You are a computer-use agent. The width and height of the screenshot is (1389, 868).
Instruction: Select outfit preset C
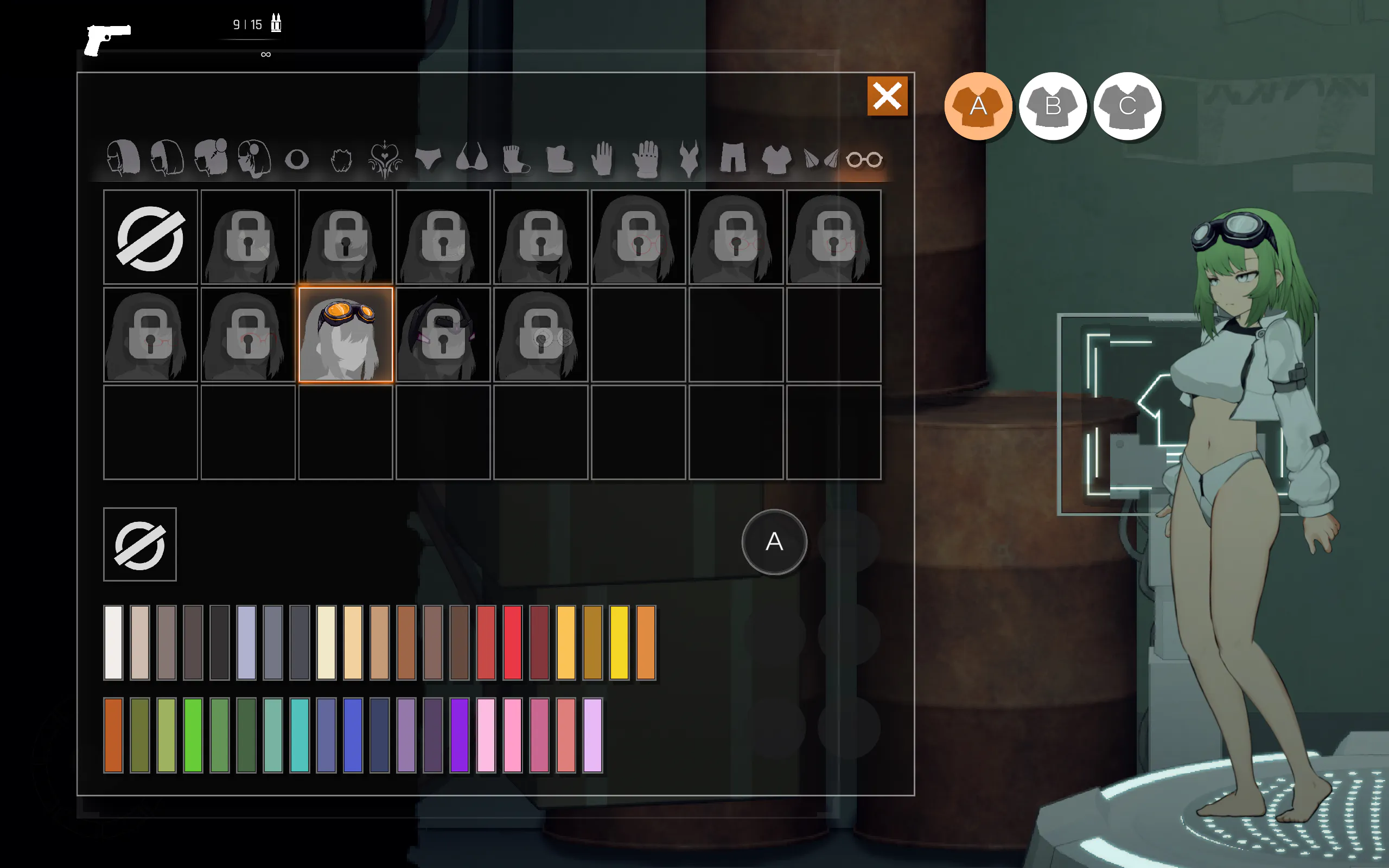tap(1127, 106)
